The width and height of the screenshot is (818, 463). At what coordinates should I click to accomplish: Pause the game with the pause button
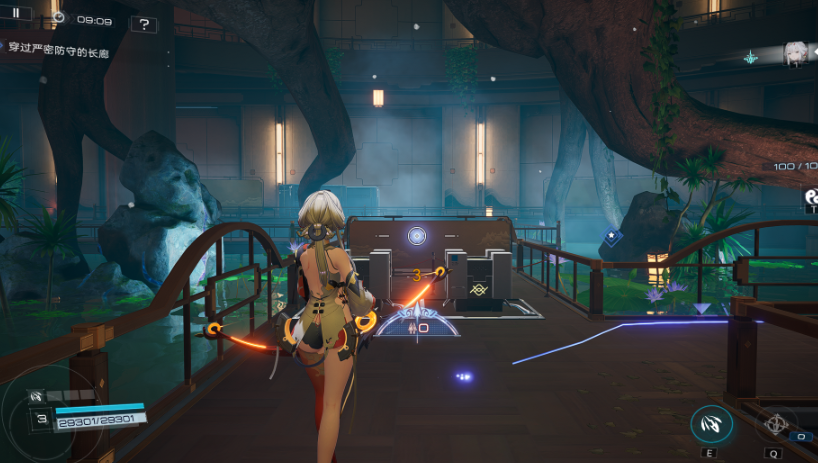(x=17, y=14)
